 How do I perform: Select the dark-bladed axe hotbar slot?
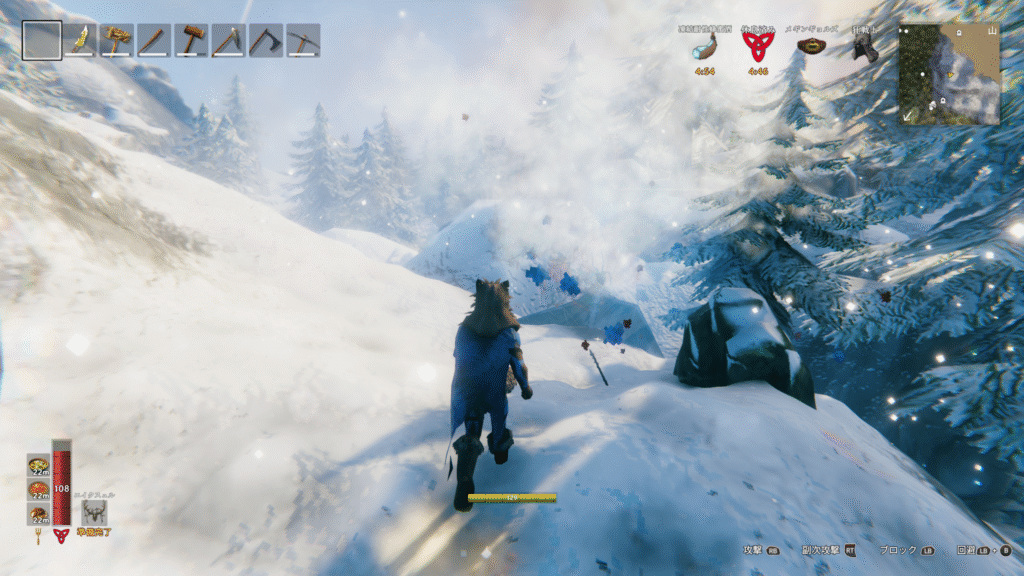click(265, 40)
